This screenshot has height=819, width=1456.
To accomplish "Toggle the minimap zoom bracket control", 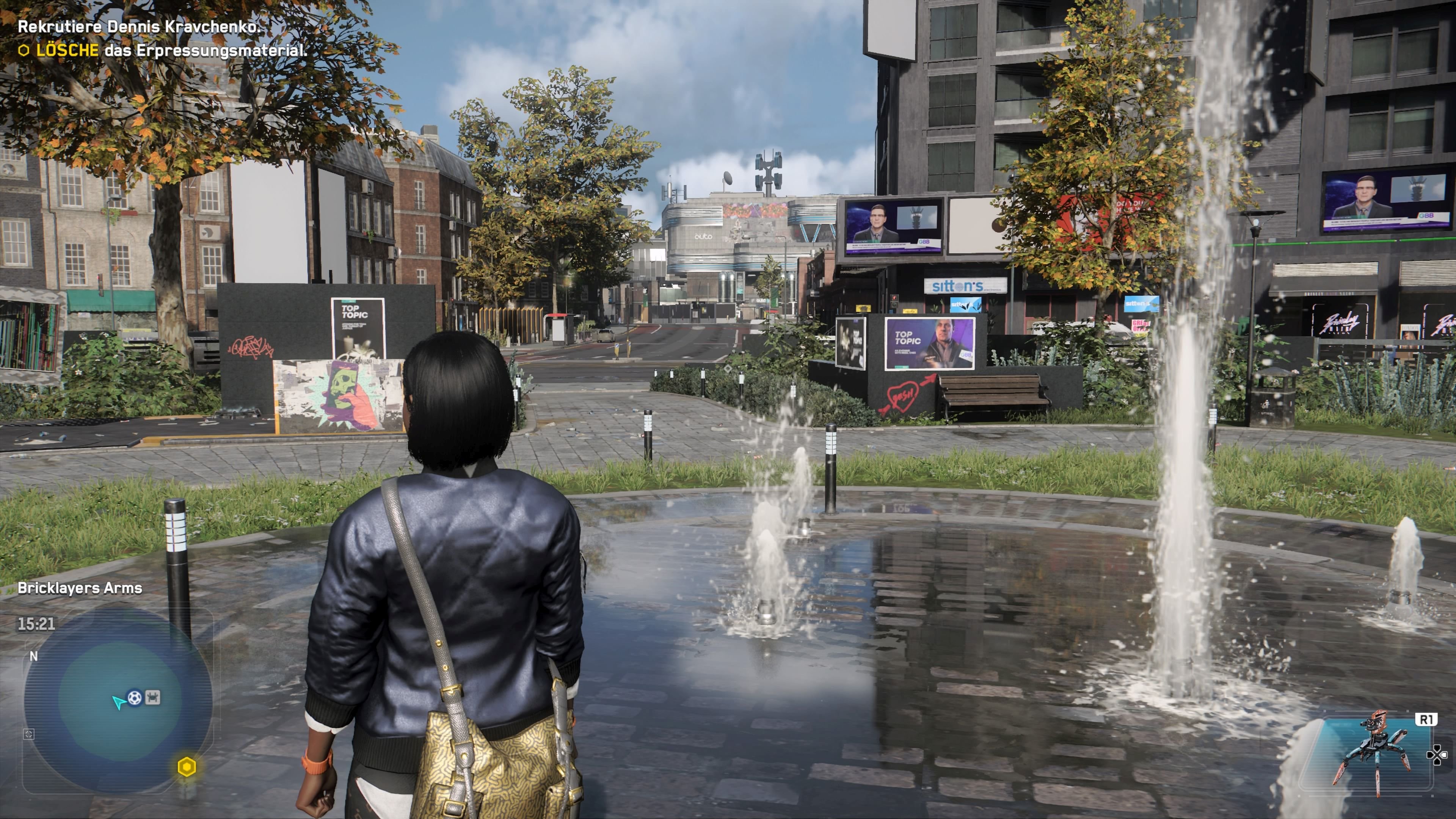I will click(29, 735).
